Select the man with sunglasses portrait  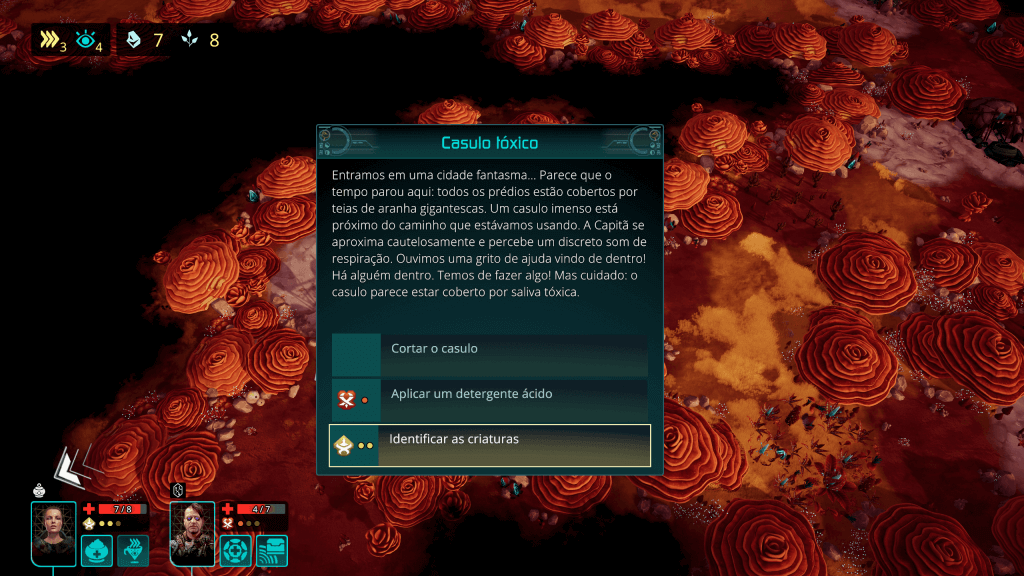(x=192, y=533)
